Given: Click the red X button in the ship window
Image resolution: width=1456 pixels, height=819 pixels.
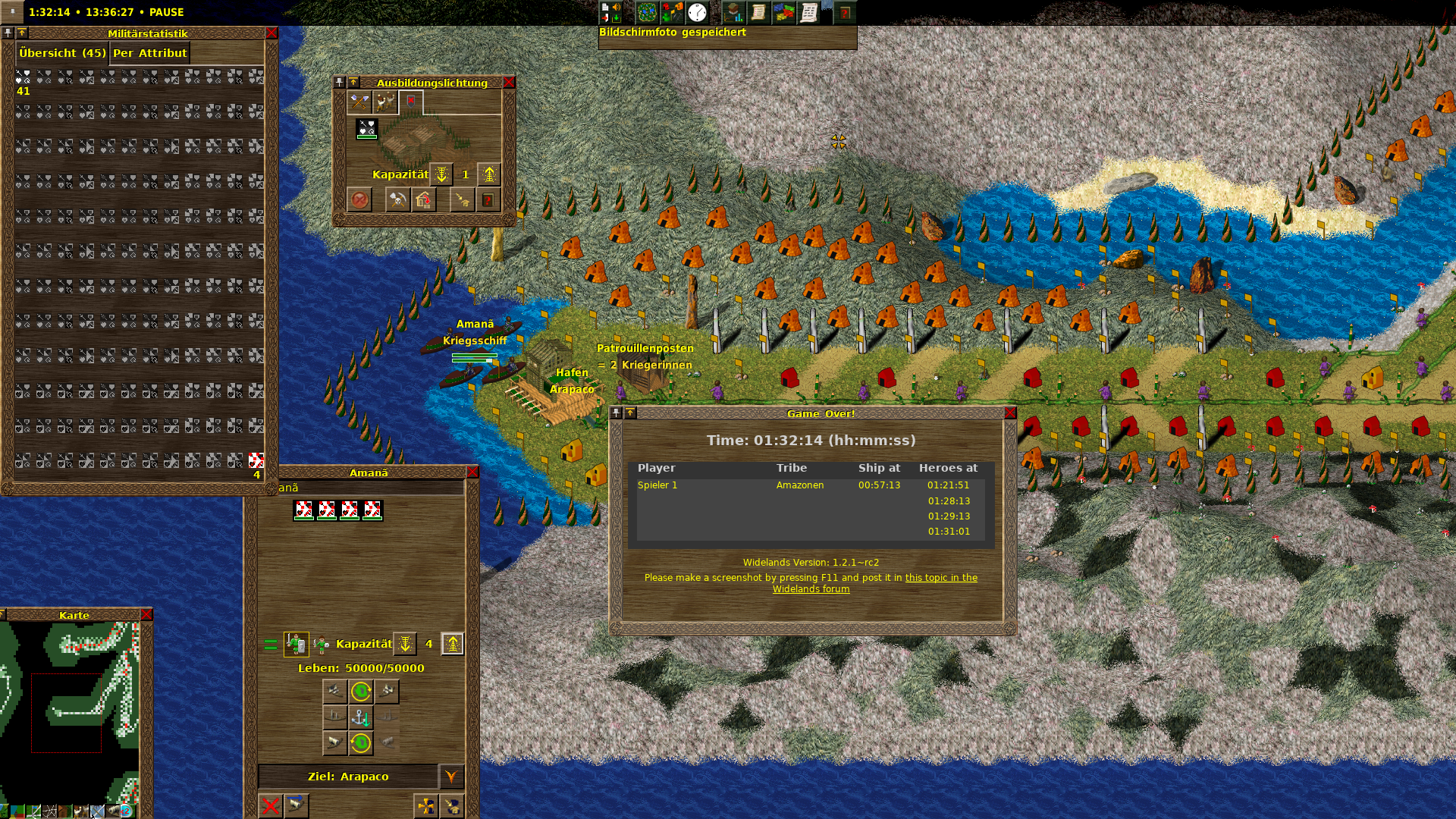Looking at the screenshot, I should click(270, 805).
